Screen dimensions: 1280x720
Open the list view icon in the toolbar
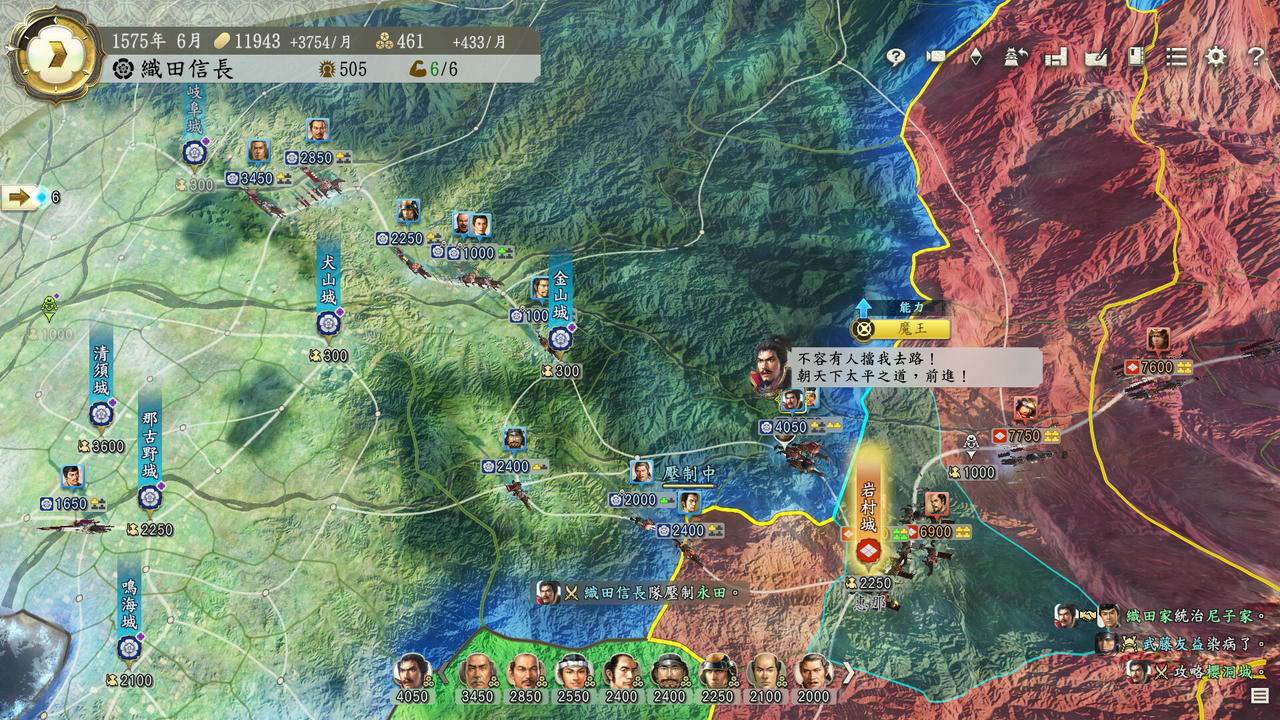(x=1176, y=57)
